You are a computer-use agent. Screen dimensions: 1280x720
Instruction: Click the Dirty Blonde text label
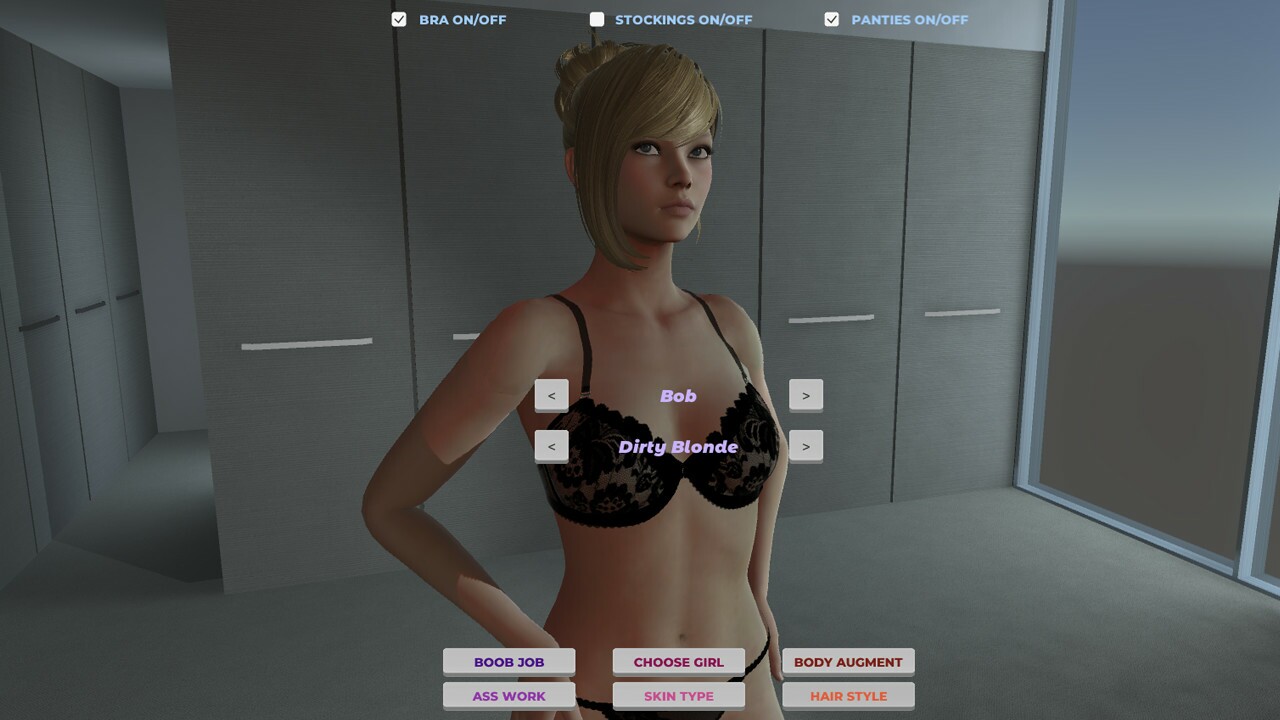pos(679,446)
